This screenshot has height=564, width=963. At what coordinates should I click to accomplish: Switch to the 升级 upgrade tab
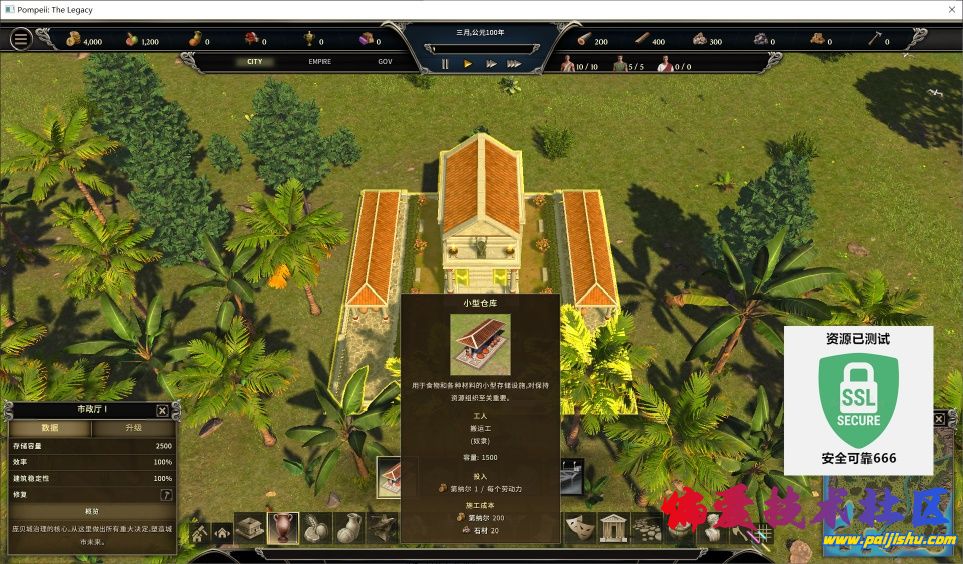[x=133, y=428]
